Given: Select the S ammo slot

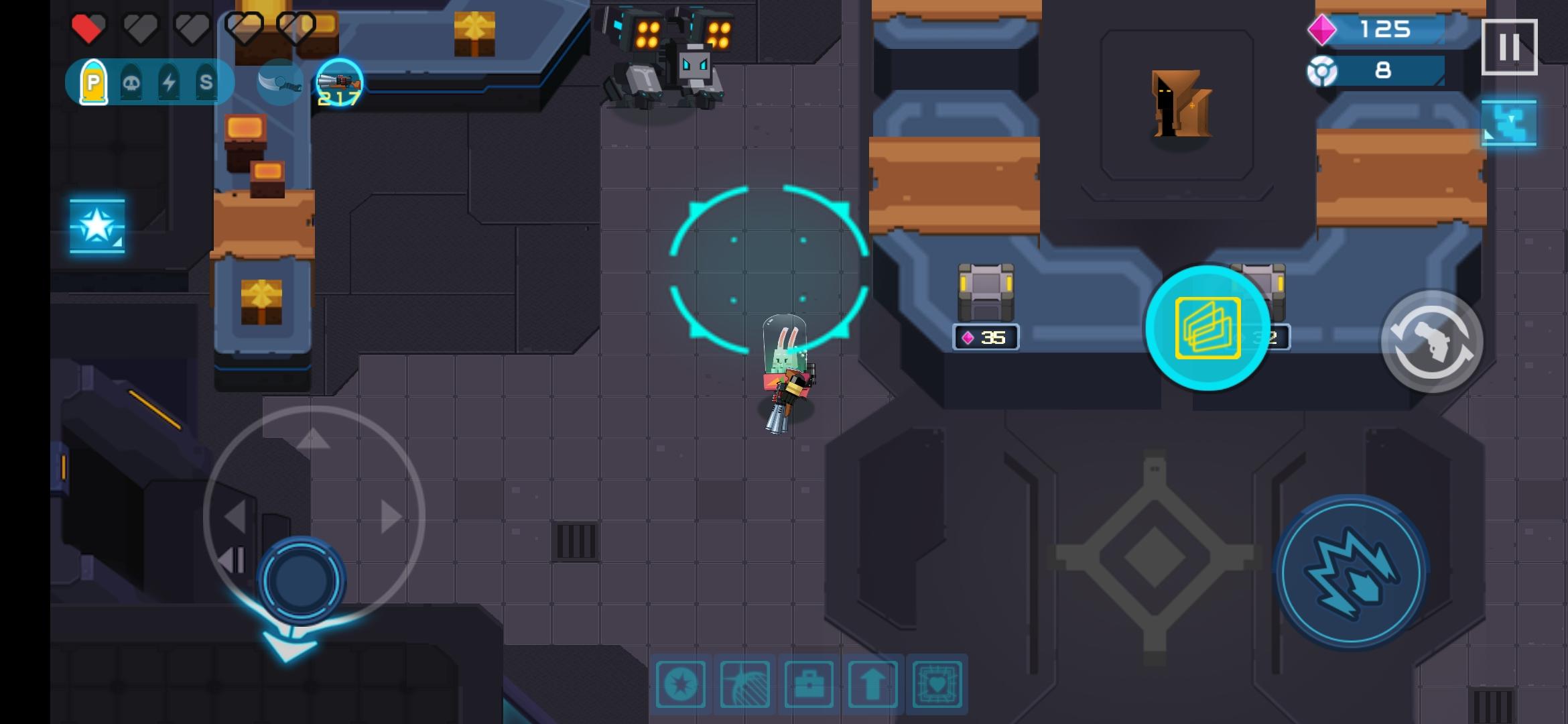Looking at the screenshot, I should point(206,82).
